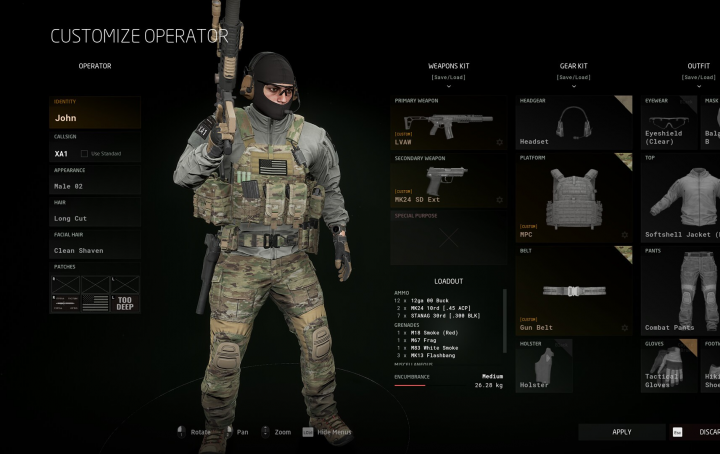The height and width of the screenshot is (454, 720).
Task: Select the Gun Belt slot
Action: (x=574, y=290)
